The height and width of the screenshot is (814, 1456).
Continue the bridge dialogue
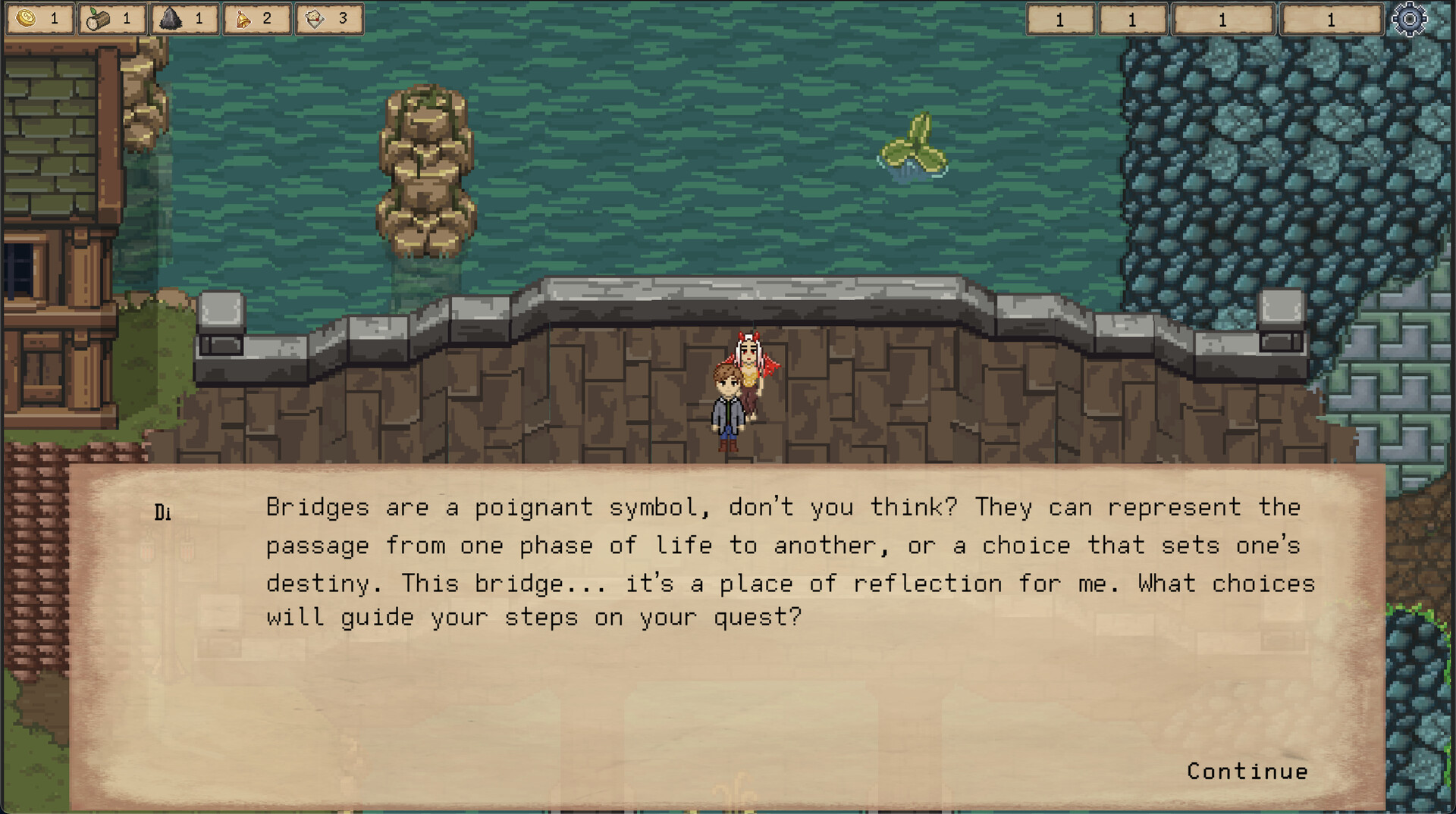pos(1247,771)
